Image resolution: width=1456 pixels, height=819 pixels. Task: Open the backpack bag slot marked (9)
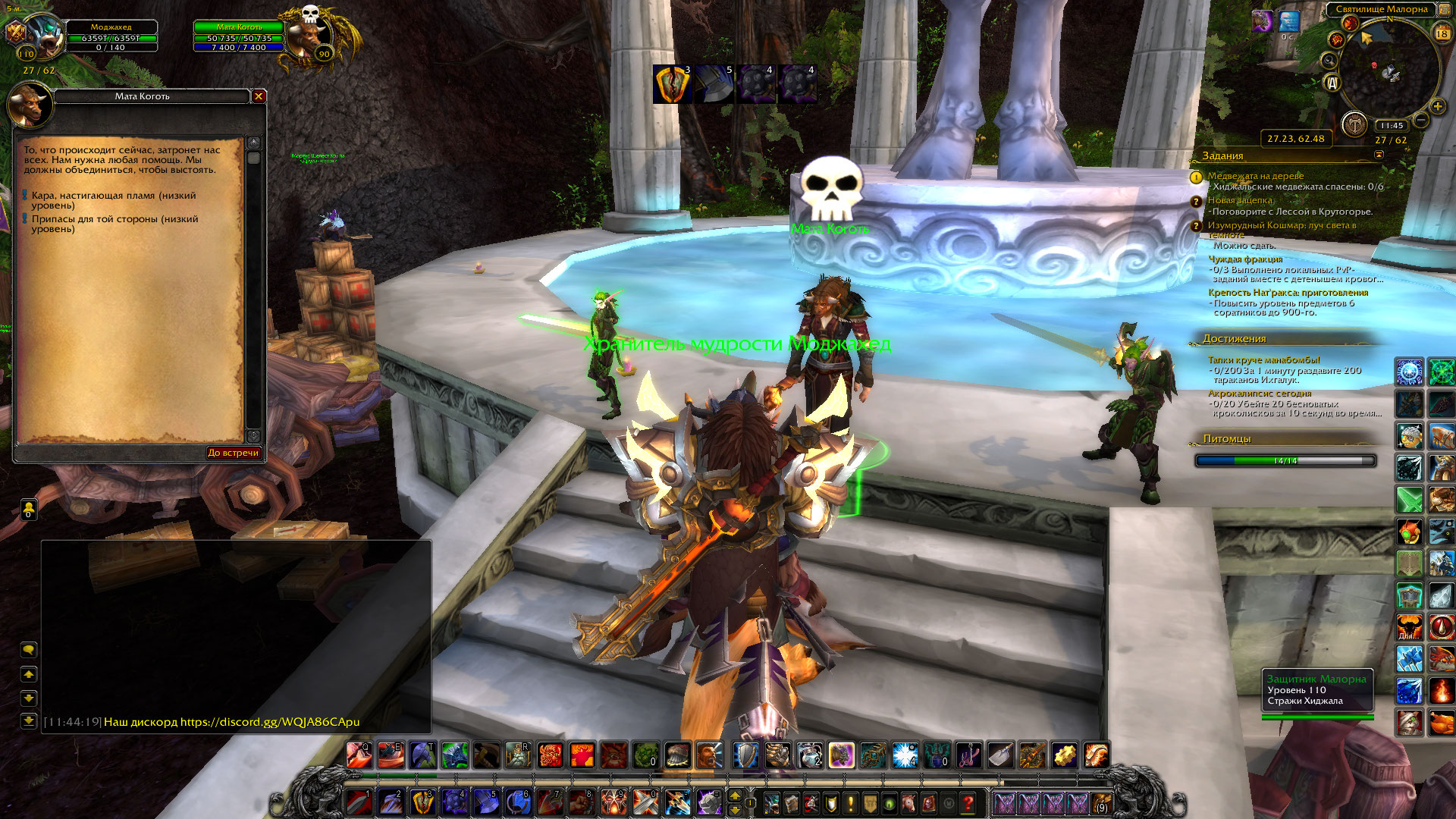pyautogui.click(x=1101, y=803)
